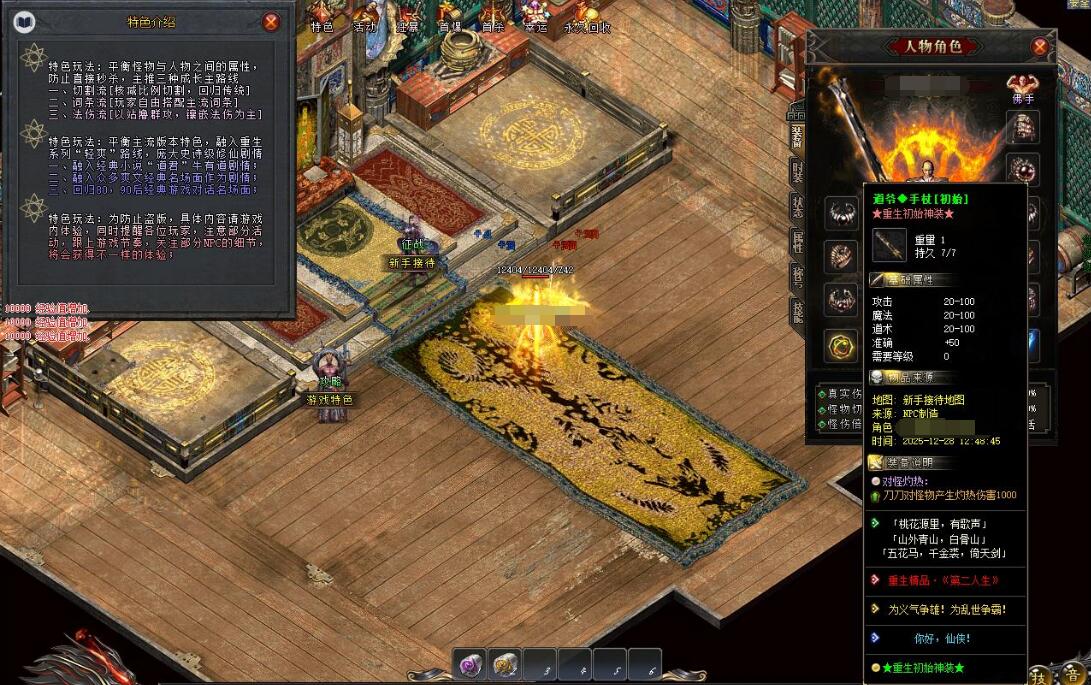Select the helmet equipment slot below 佛手
Image resolution: width=1091 pixels, height=685 pixels.
(x=1022, y=127)
